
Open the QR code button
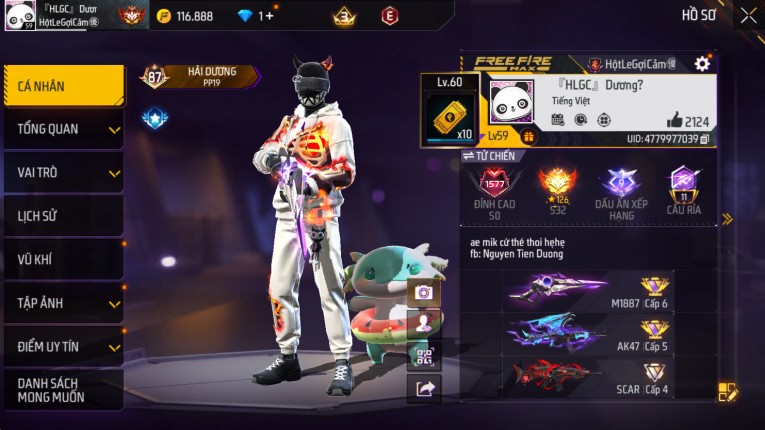(424, 356)
